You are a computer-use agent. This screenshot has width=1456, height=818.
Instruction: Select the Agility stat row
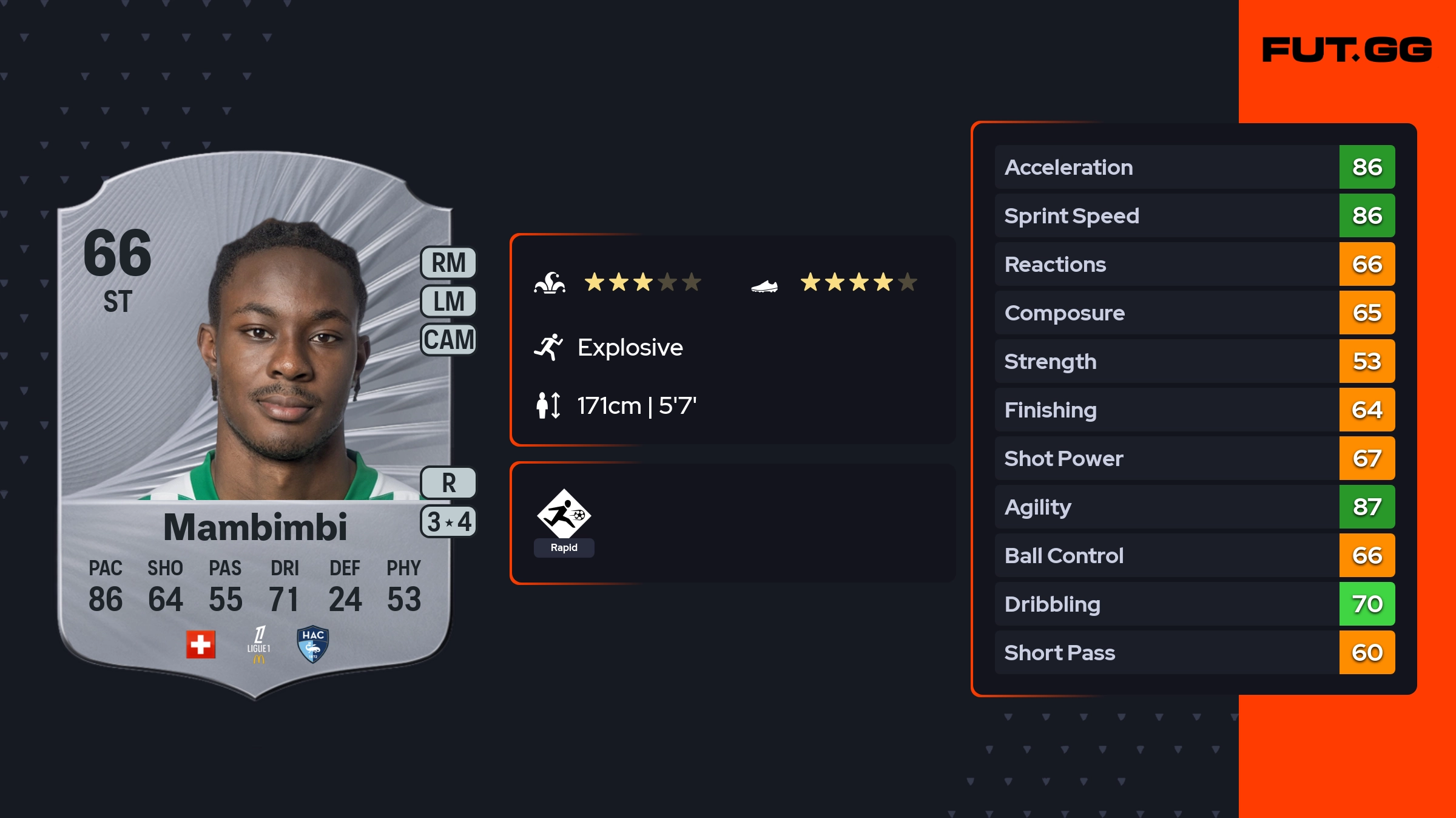click(1194, 507)
